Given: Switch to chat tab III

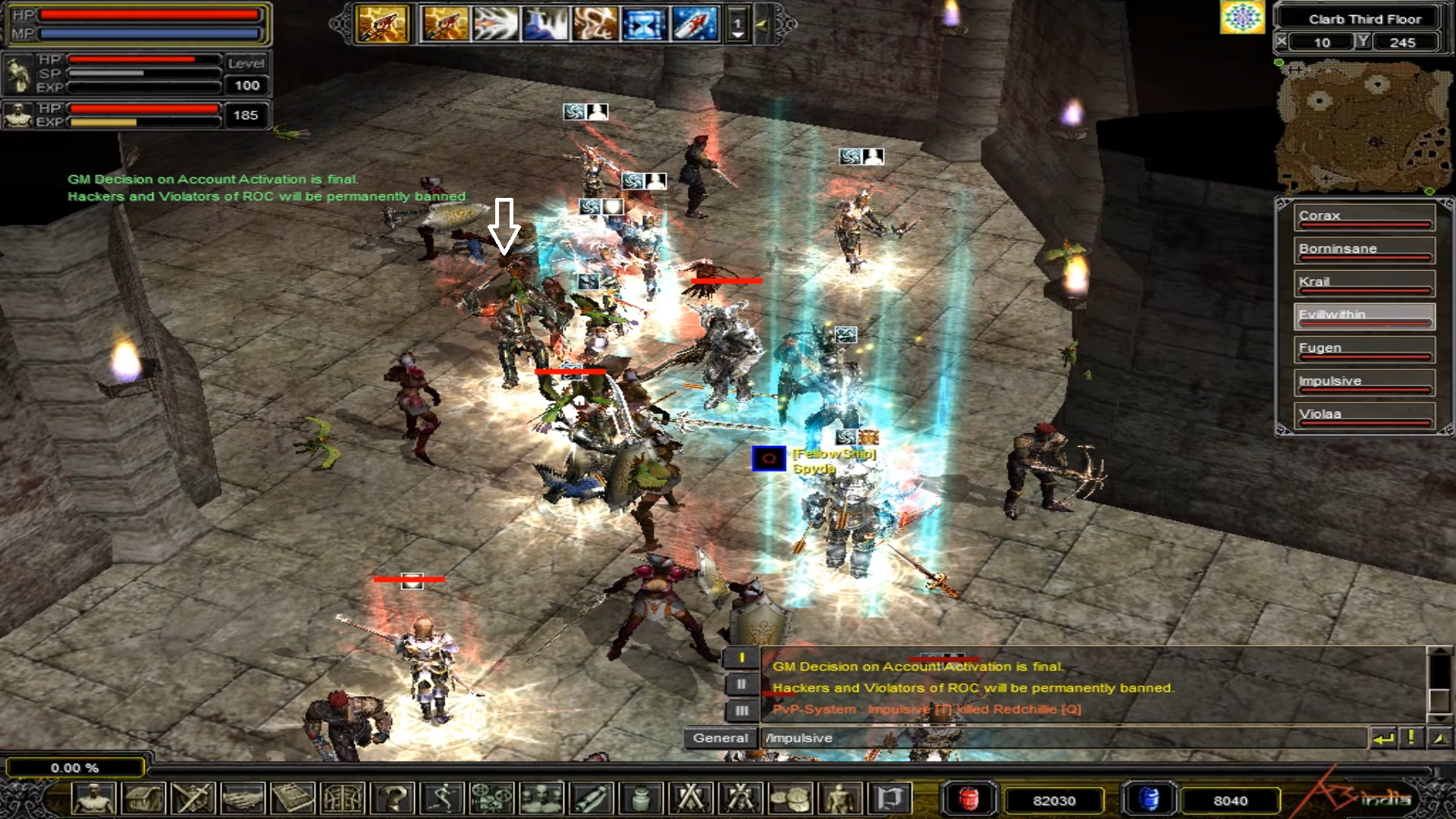Looking at the screenshot, I should [741, 711].
